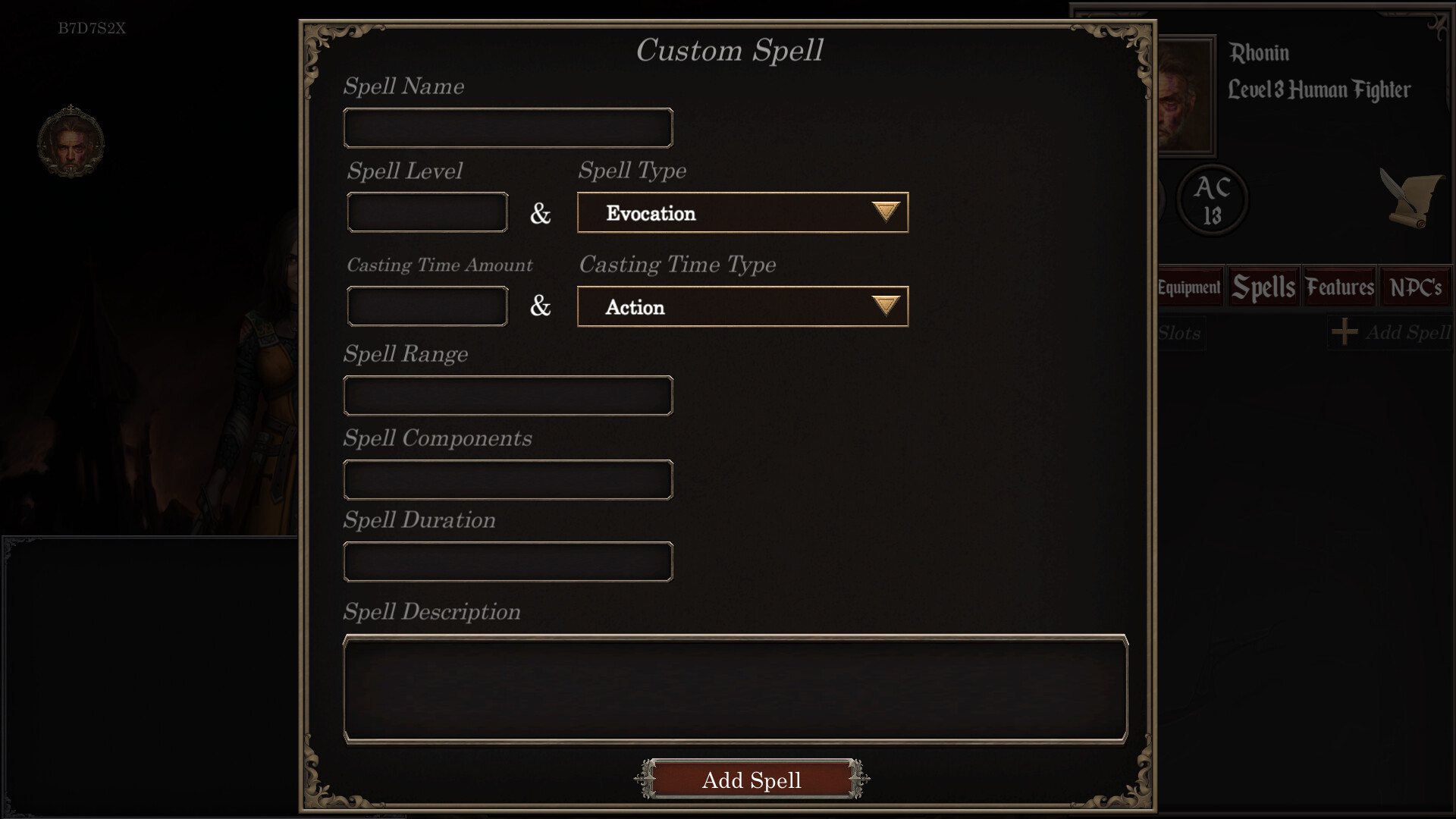Open the Spell Type dropdown showing Evocation

(742, 213)
